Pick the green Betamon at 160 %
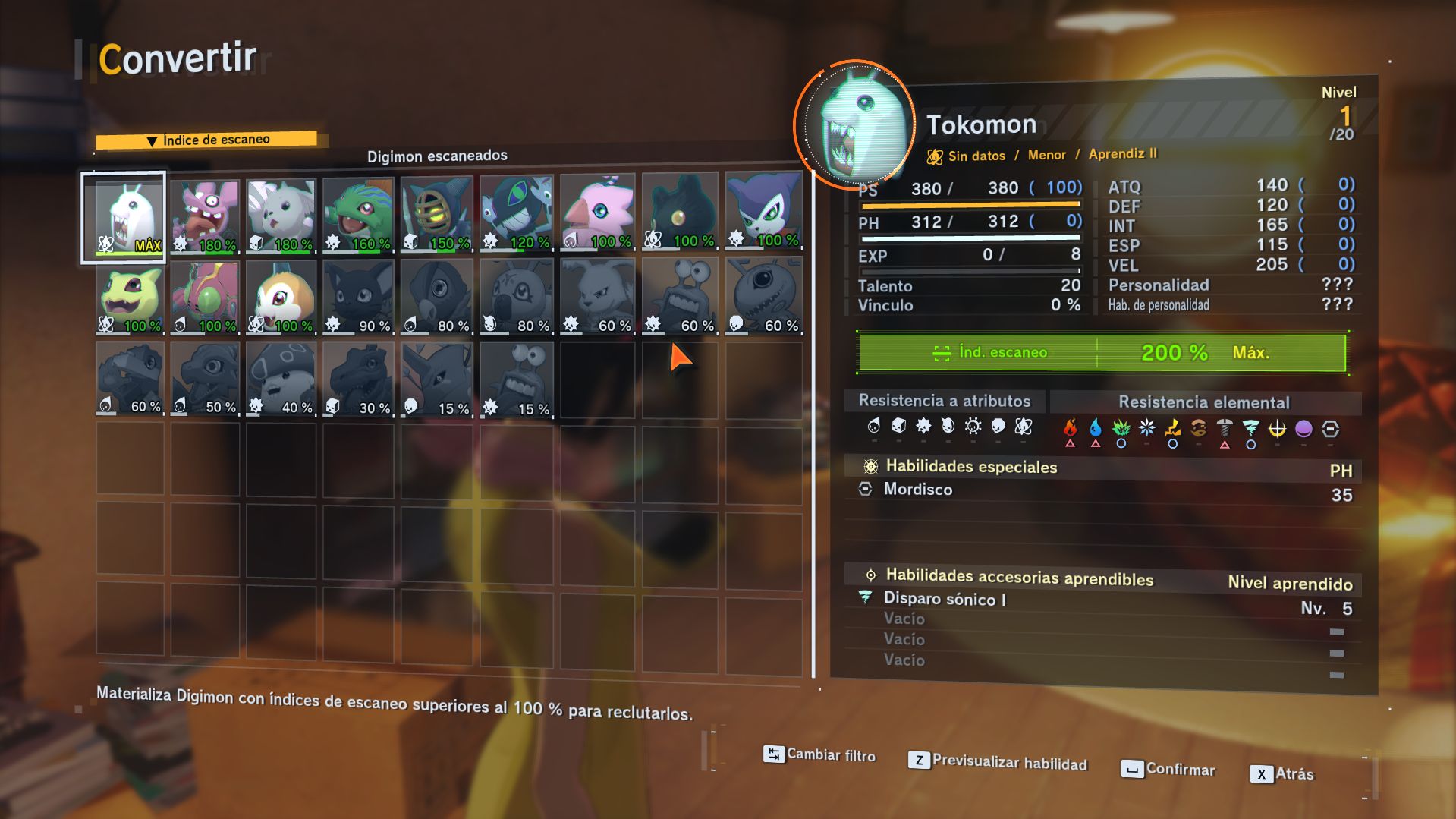The width and height of the screenshot is (1456, 819). point(359,216)
